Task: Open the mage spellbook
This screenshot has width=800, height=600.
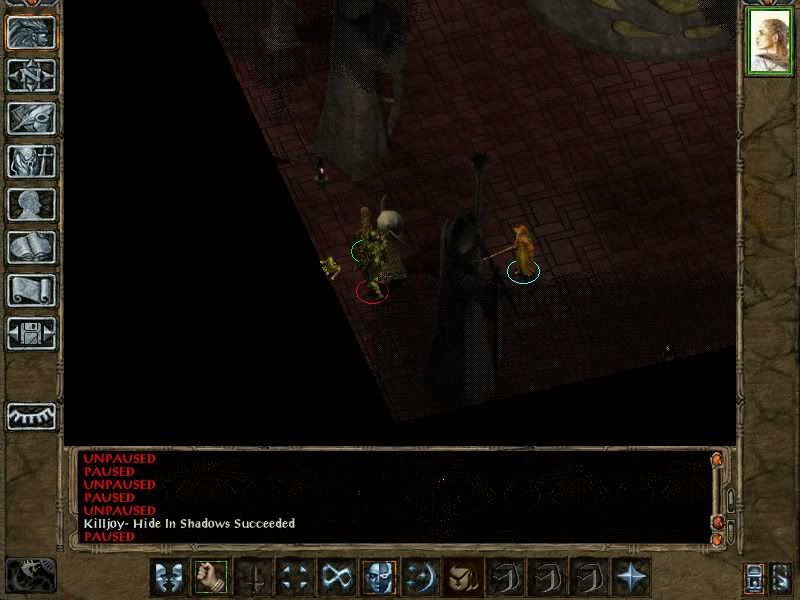Action: pos(31,247)
